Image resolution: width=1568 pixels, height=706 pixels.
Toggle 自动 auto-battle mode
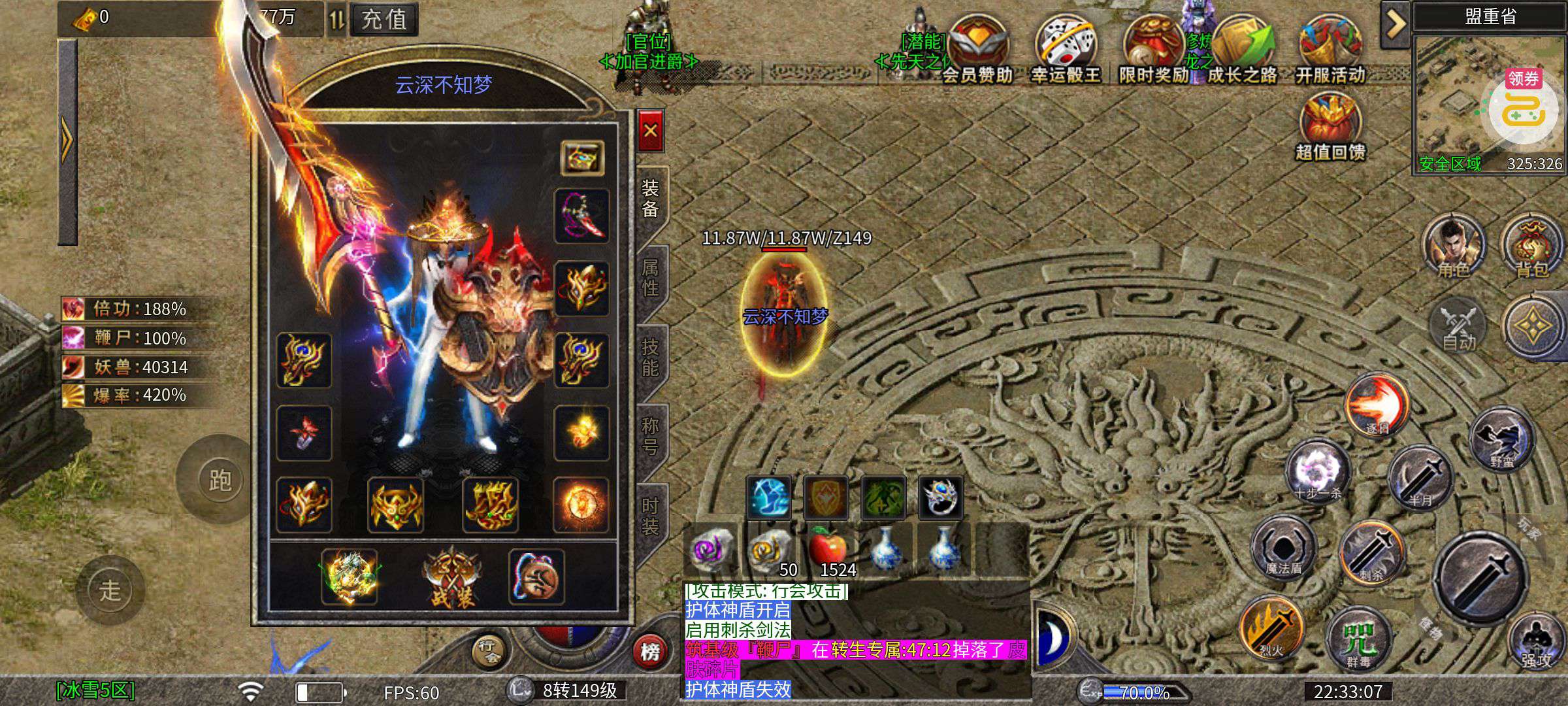coord(1458,327)
